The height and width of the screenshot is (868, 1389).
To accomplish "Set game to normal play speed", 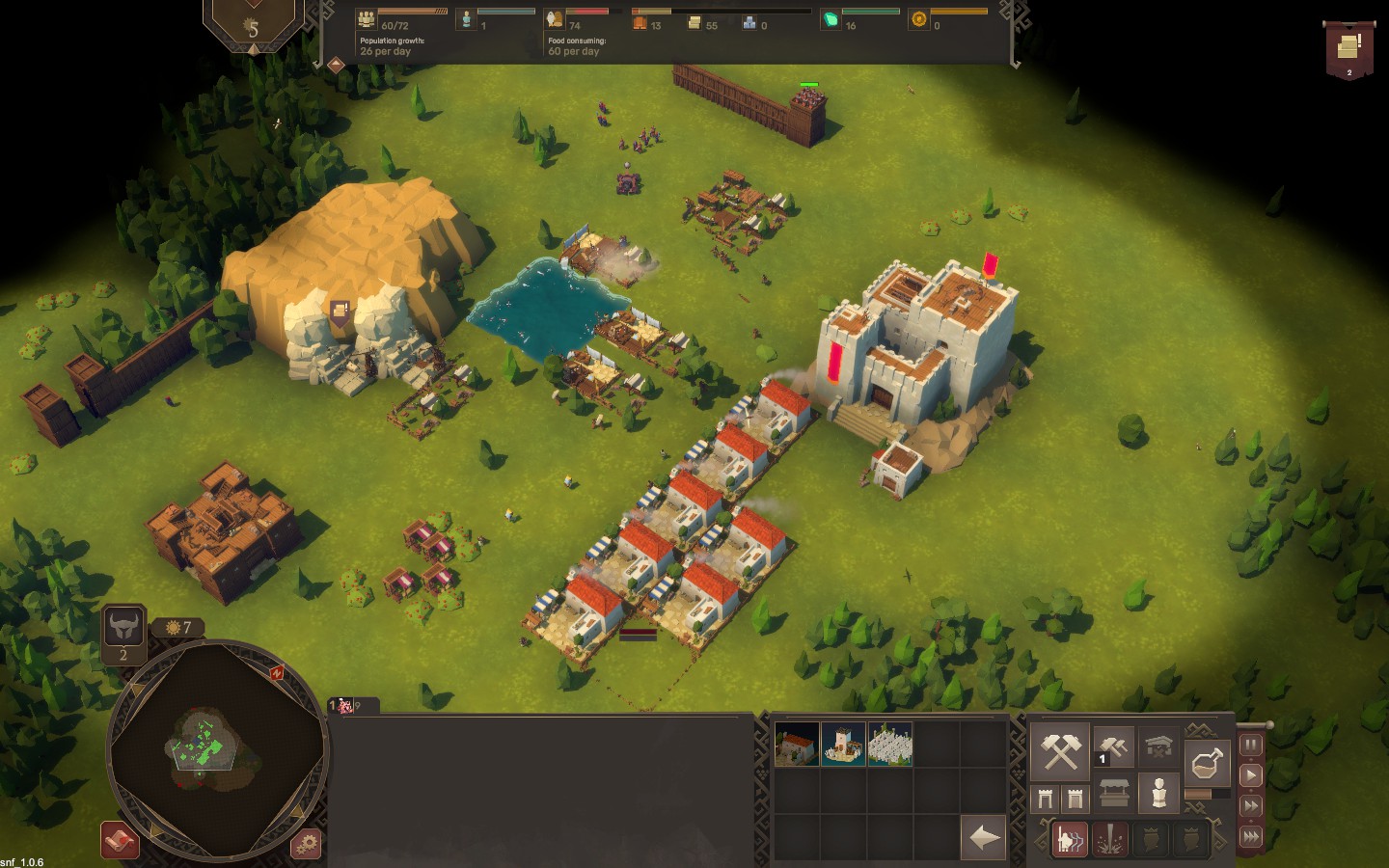I will (x=1251, y=774).
